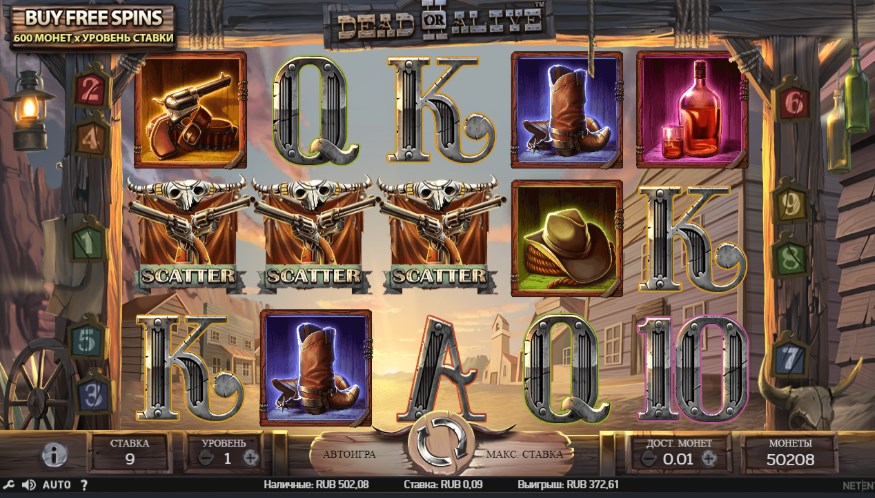
Task: Open the Buy Free Spins offer
Action: pos(92,27)
